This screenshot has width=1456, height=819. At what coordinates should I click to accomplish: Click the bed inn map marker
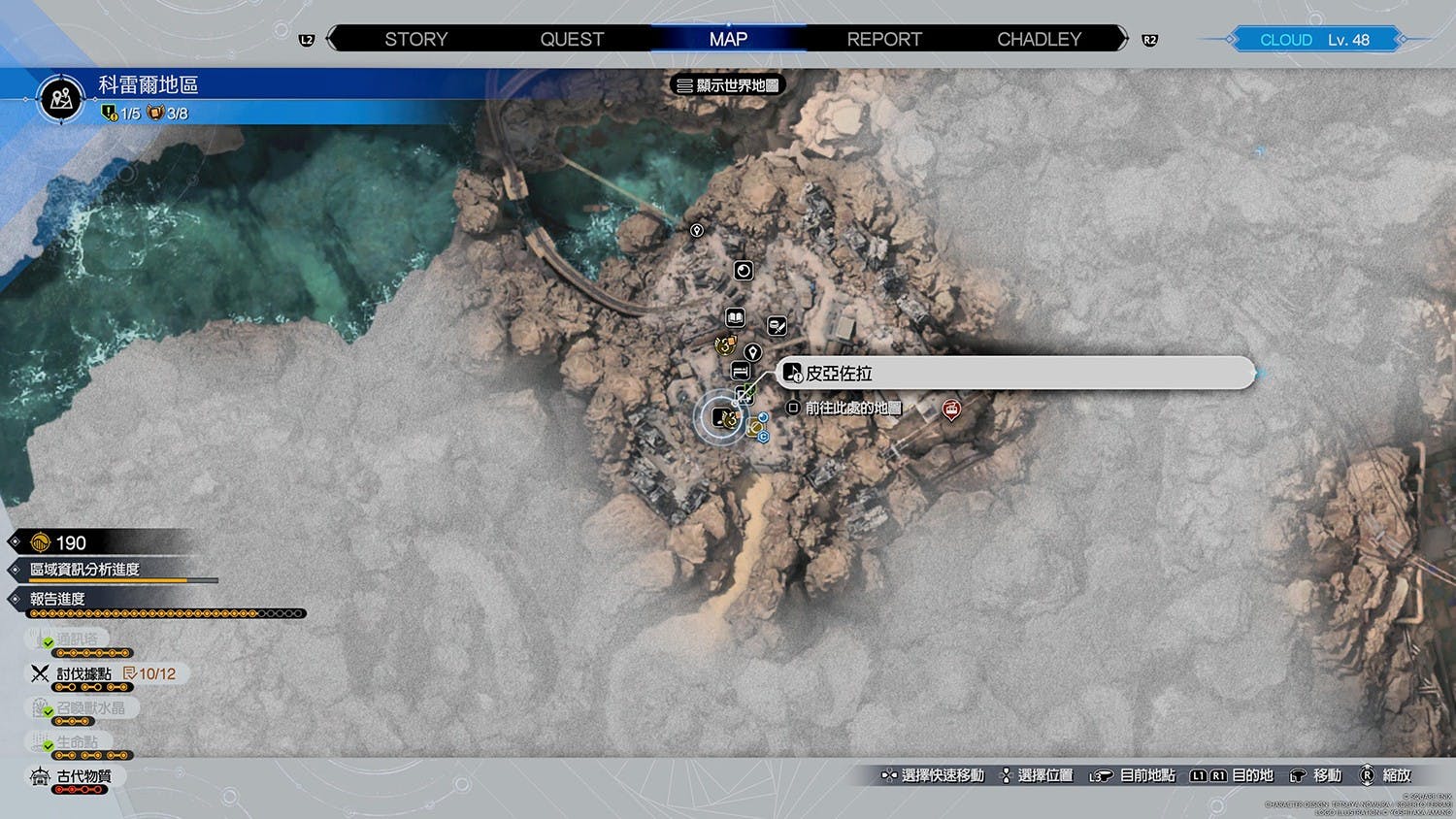click(740, 372)
